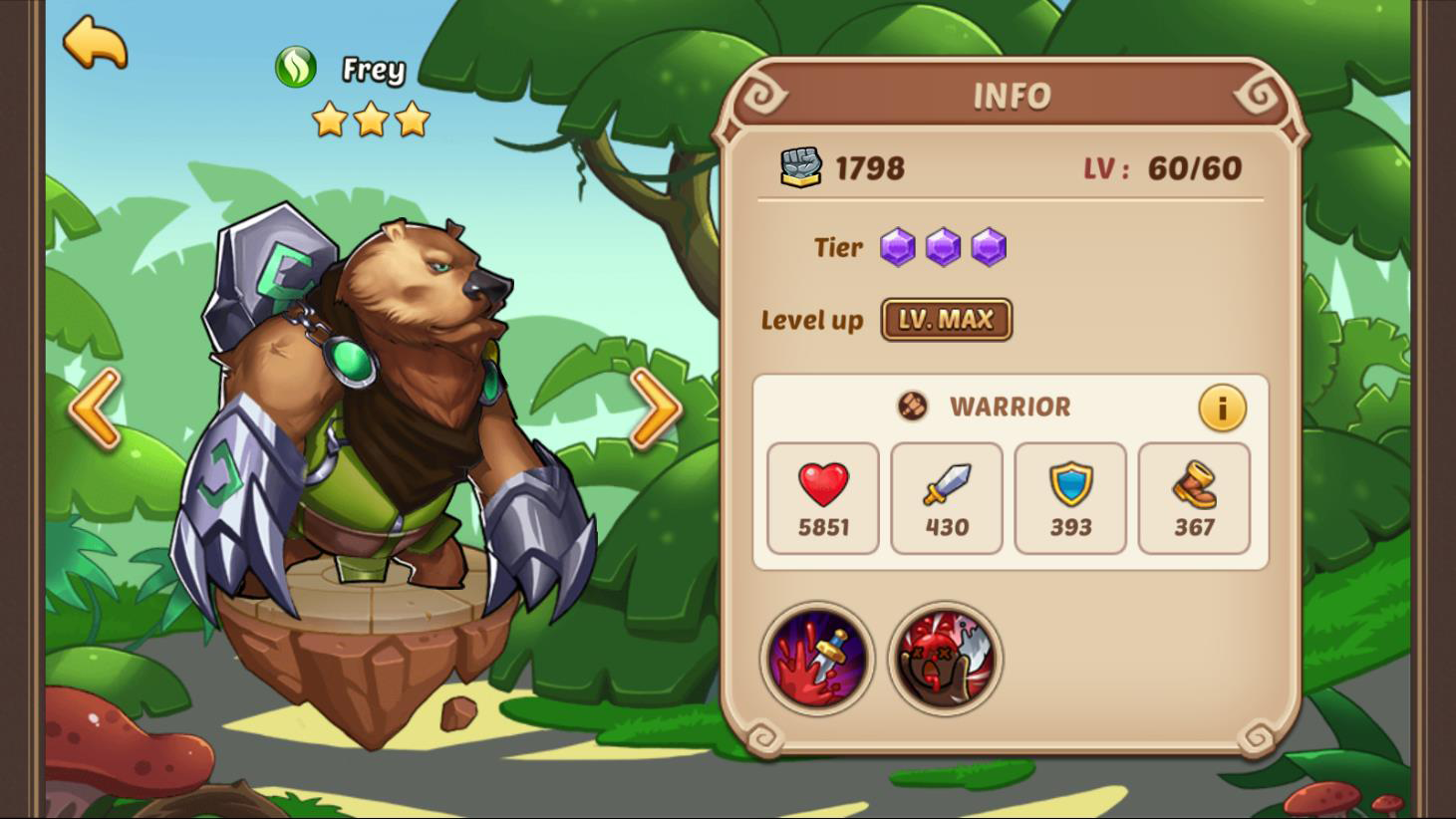This screenshot has width=1456, height=819.
Task: Select the shield defense stat tile
Action: 1070,498
